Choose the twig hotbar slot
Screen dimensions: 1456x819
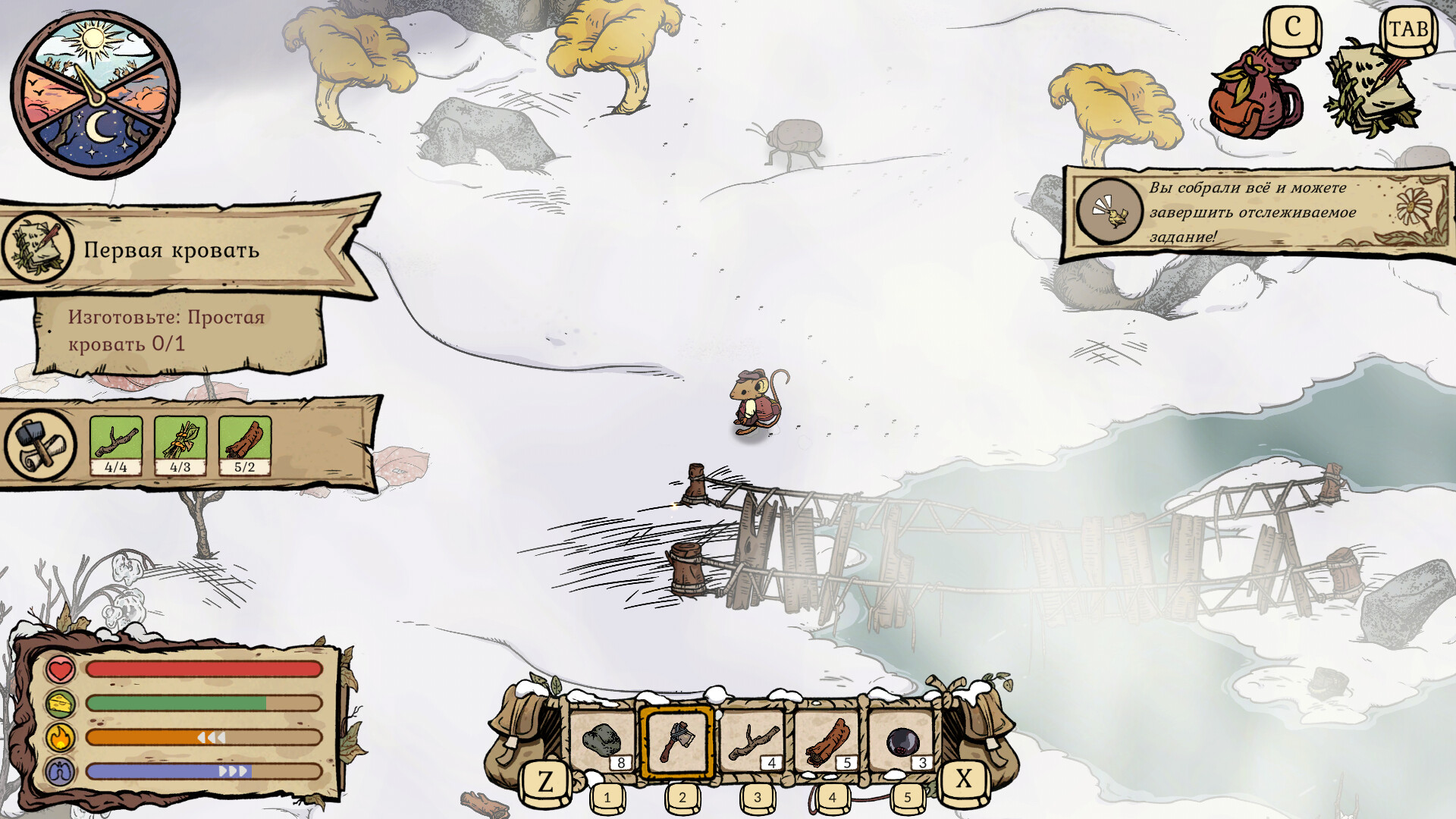click(x=752, y=742)
